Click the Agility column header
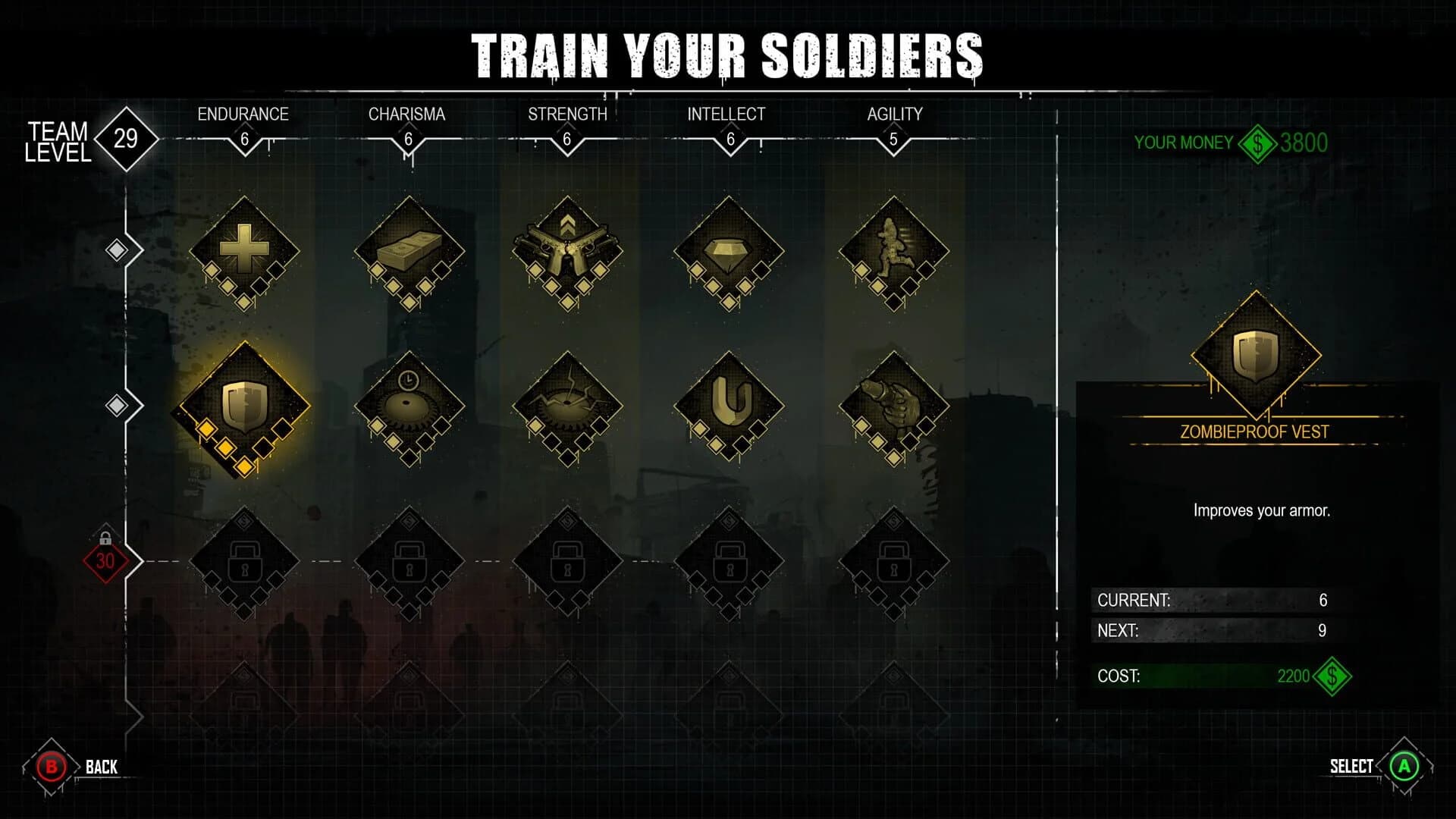 [x=895, y=115]
